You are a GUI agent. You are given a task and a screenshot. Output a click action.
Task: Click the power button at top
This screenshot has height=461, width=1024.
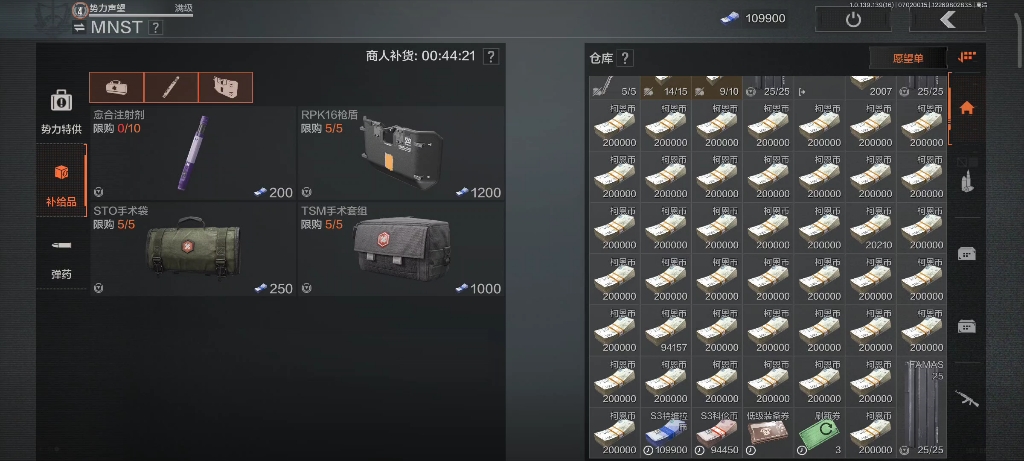[853, 19]
